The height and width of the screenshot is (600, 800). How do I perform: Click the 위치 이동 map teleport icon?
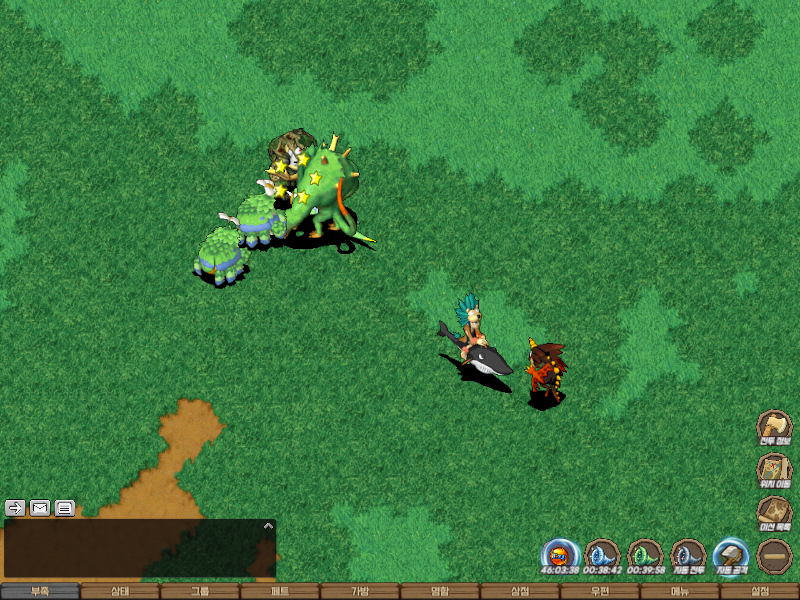(774, 470)
